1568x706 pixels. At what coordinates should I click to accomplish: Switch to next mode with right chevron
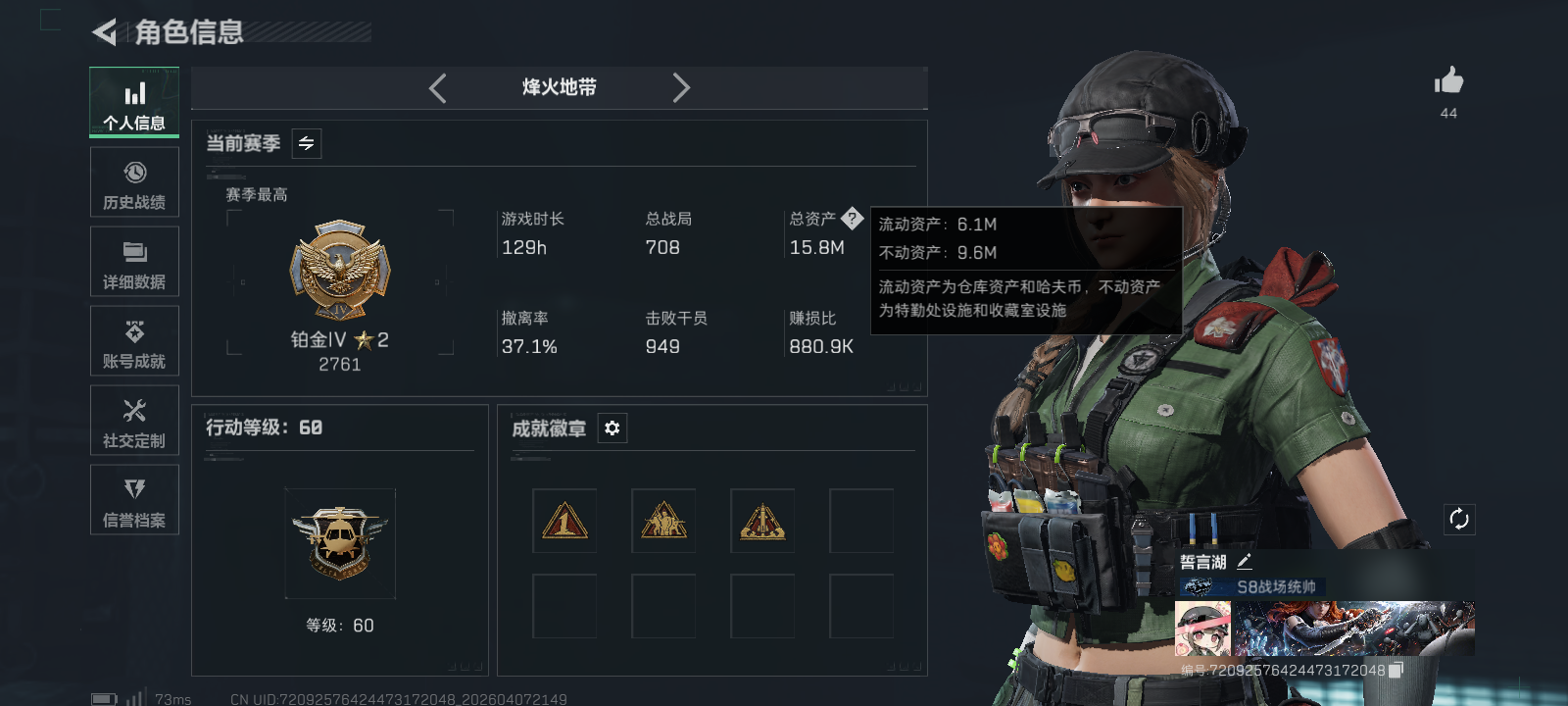(681, 87)
